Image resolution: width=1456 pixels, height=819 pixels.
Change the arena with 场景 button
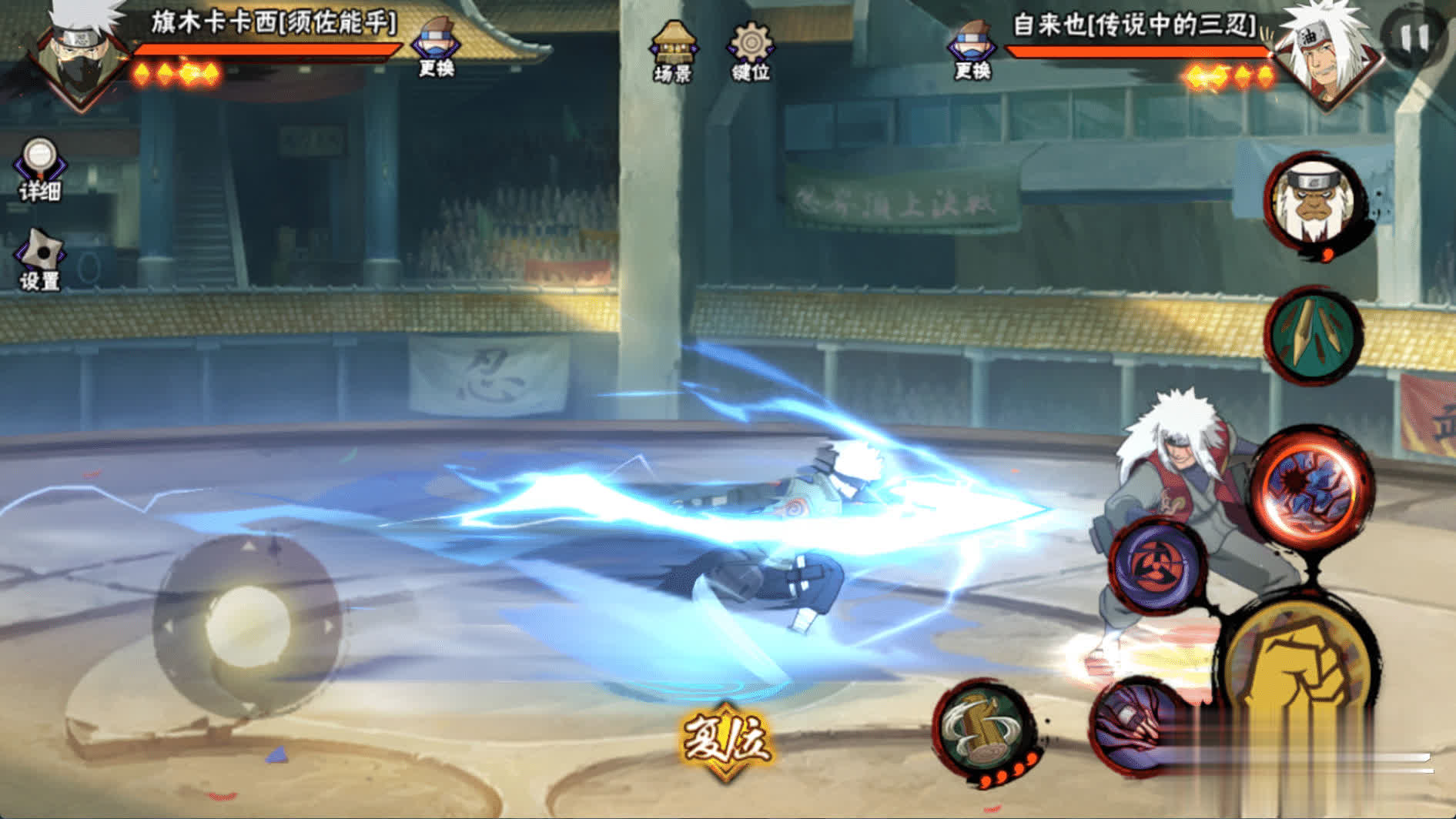[674, 51]
